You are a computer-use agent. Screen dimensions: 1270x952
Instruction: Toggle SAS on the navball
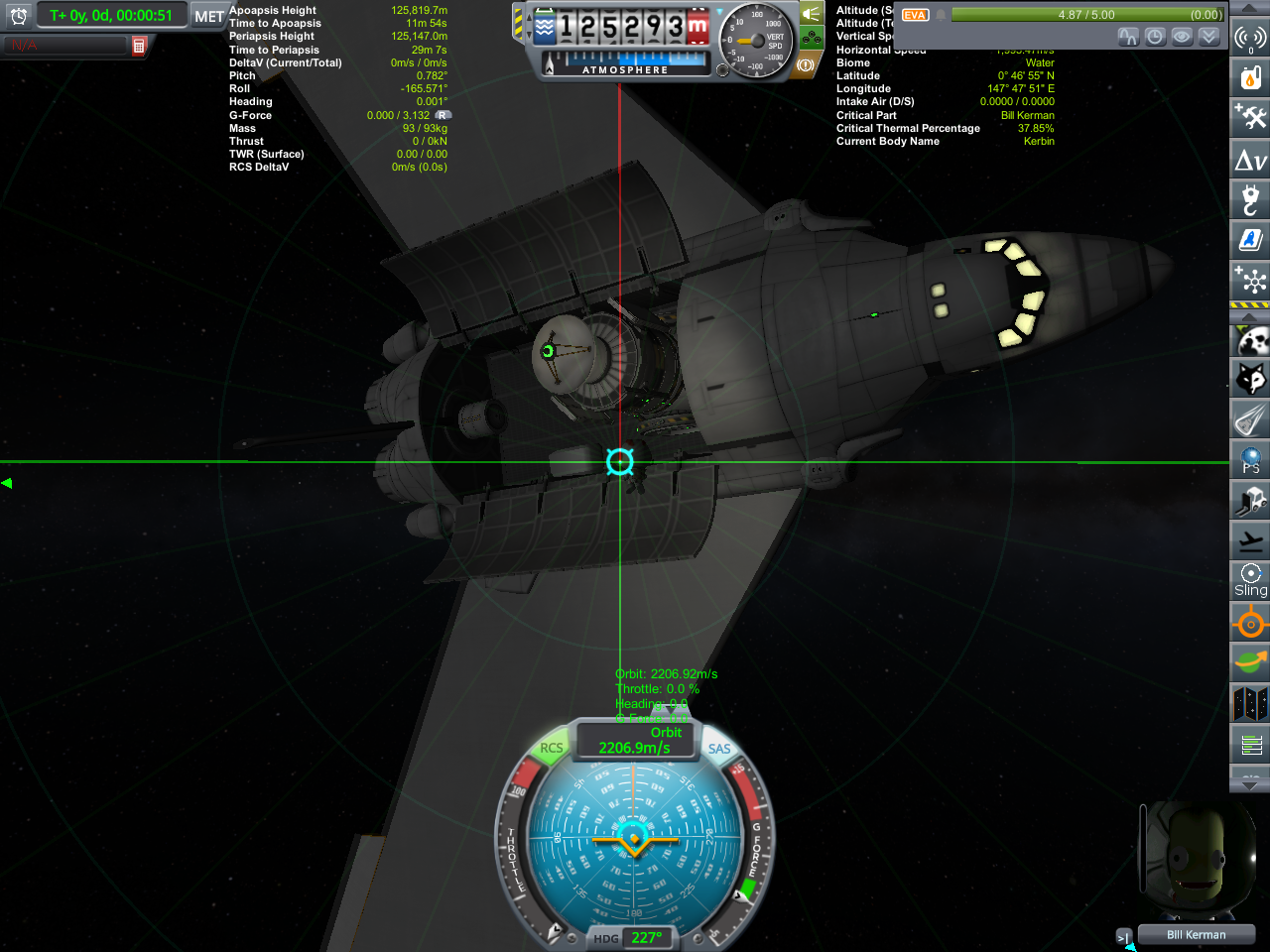click(719, 749)
